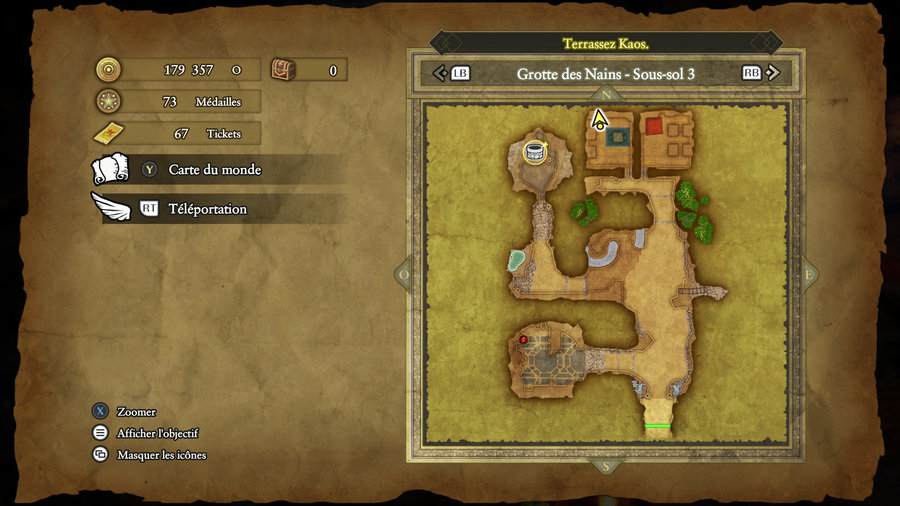Click the red-roofed building on the map
The height and width of the screenshot is (506, 900).
tap(654, 126)
